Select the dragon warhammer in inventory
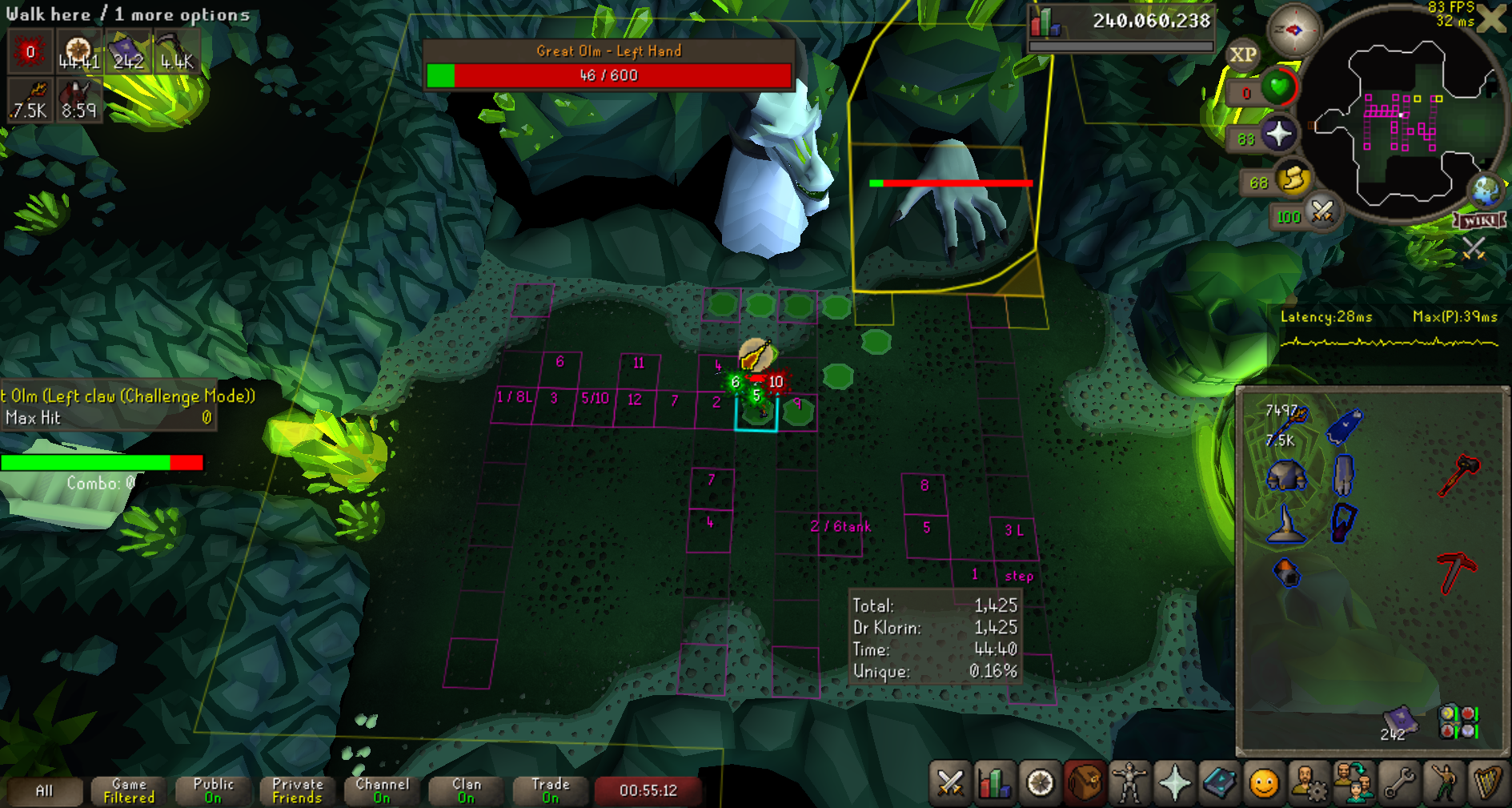1512x808 pixels. pos(1459,474)
